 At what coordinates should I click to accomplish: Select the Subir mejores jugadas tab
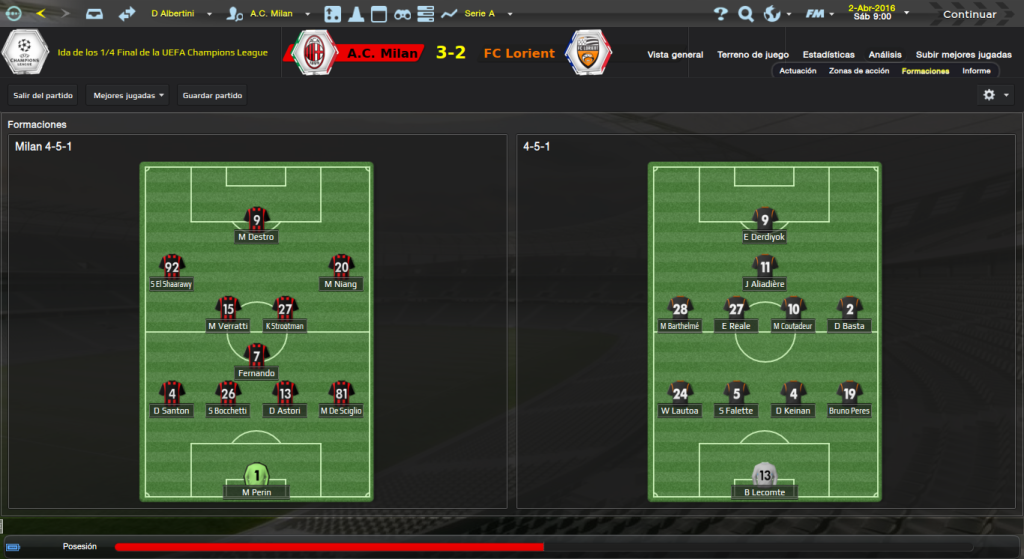coord(963,54)
